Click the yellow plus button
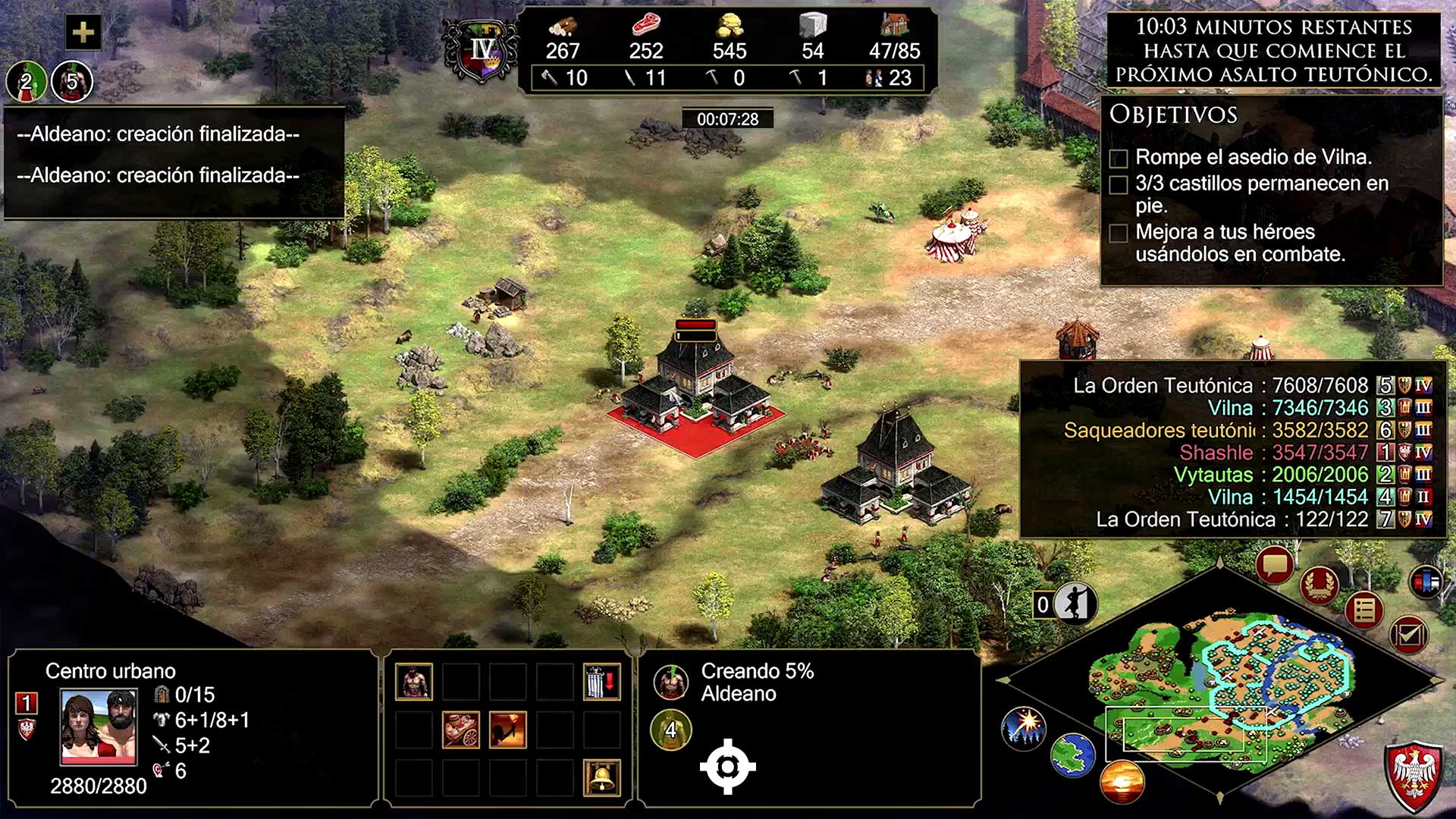This screenshot has height=819, width=1456. coord(83,32)
